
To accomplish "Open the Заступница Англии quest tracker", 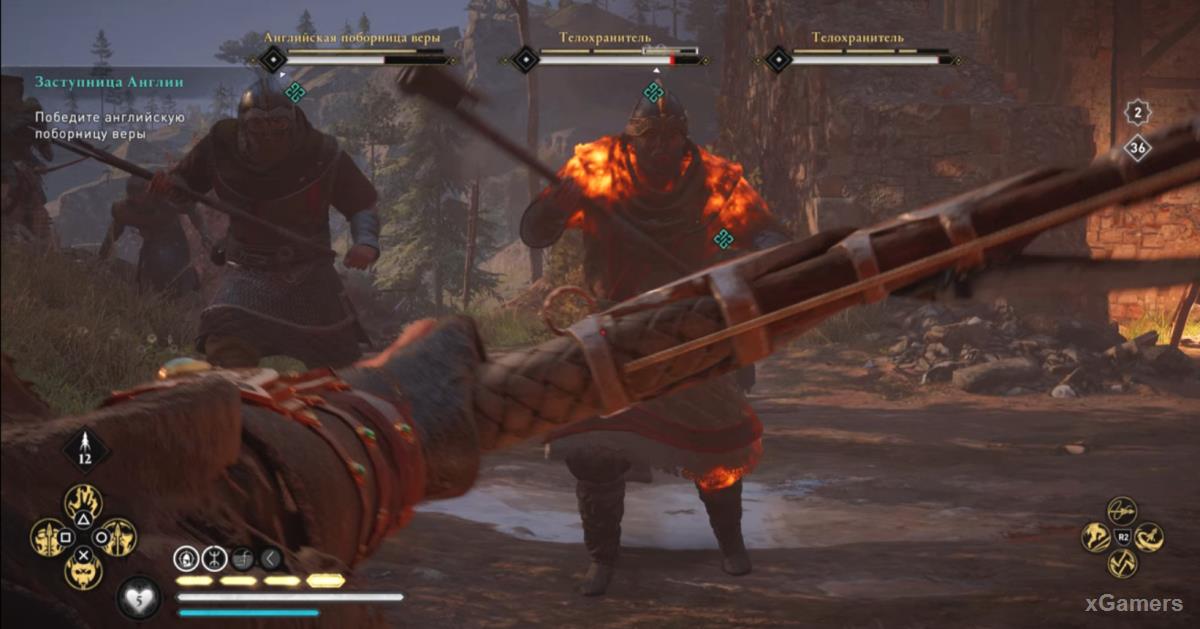I will (x=110, y=82).
